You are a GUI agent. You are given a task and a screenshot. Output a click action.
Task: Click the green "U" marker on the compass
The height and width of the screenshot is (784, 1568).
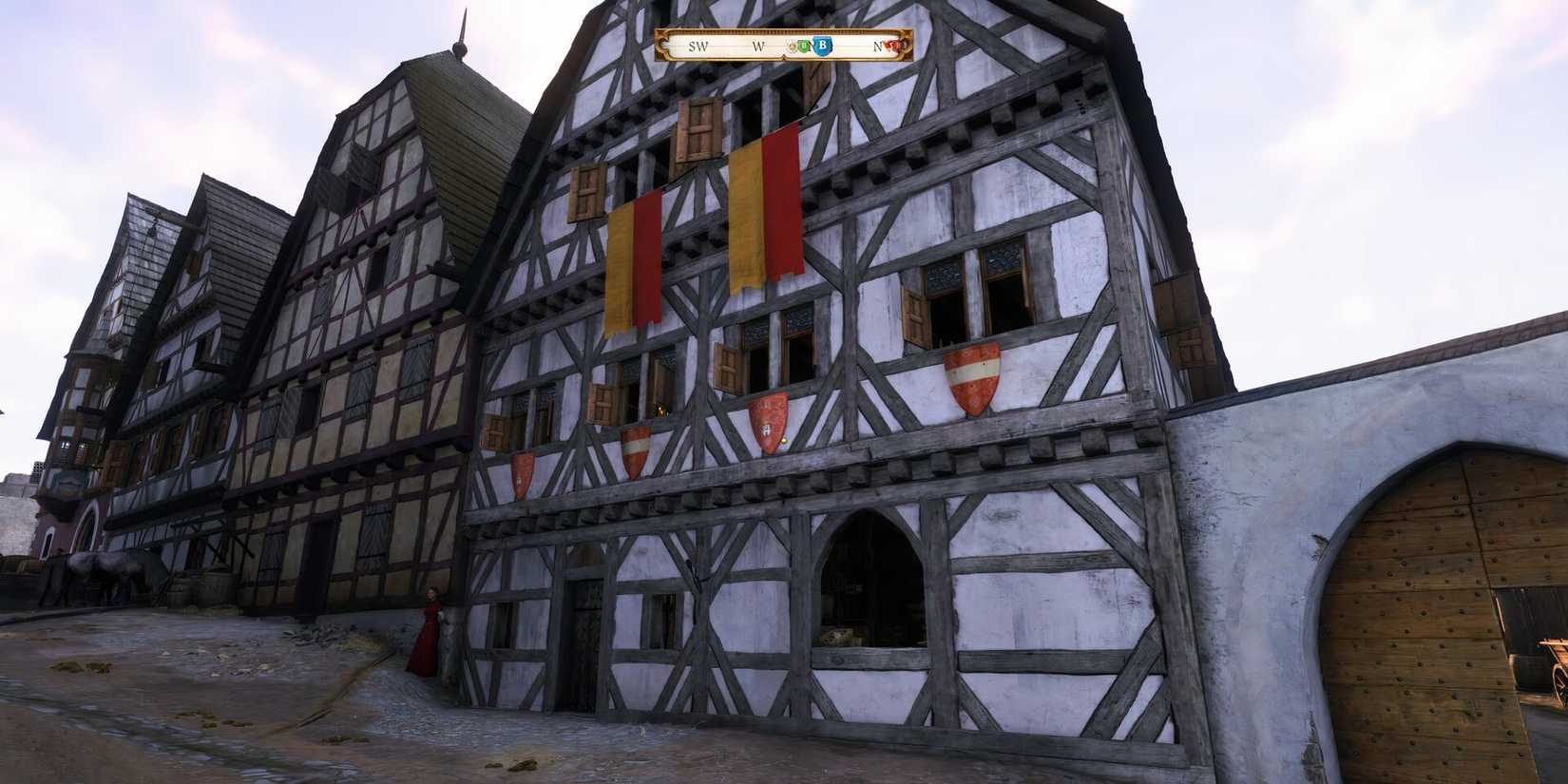(x=805, y=46)
